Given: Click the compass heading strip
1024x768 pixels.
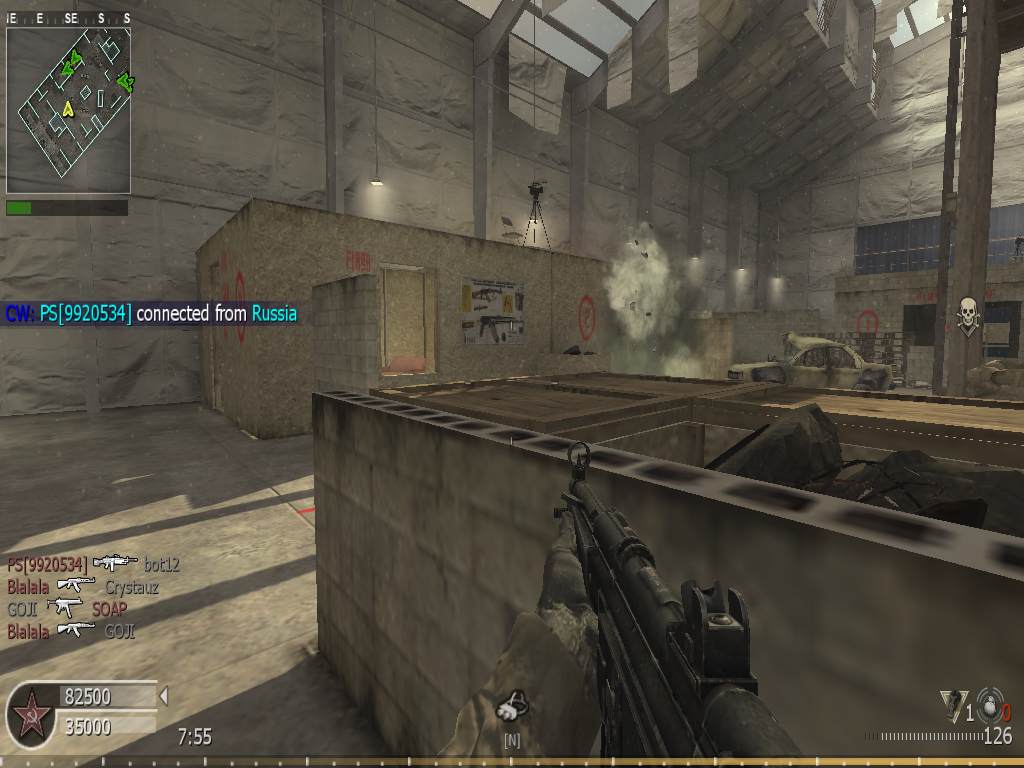Looking at the screenshot, I should [68, 18].
